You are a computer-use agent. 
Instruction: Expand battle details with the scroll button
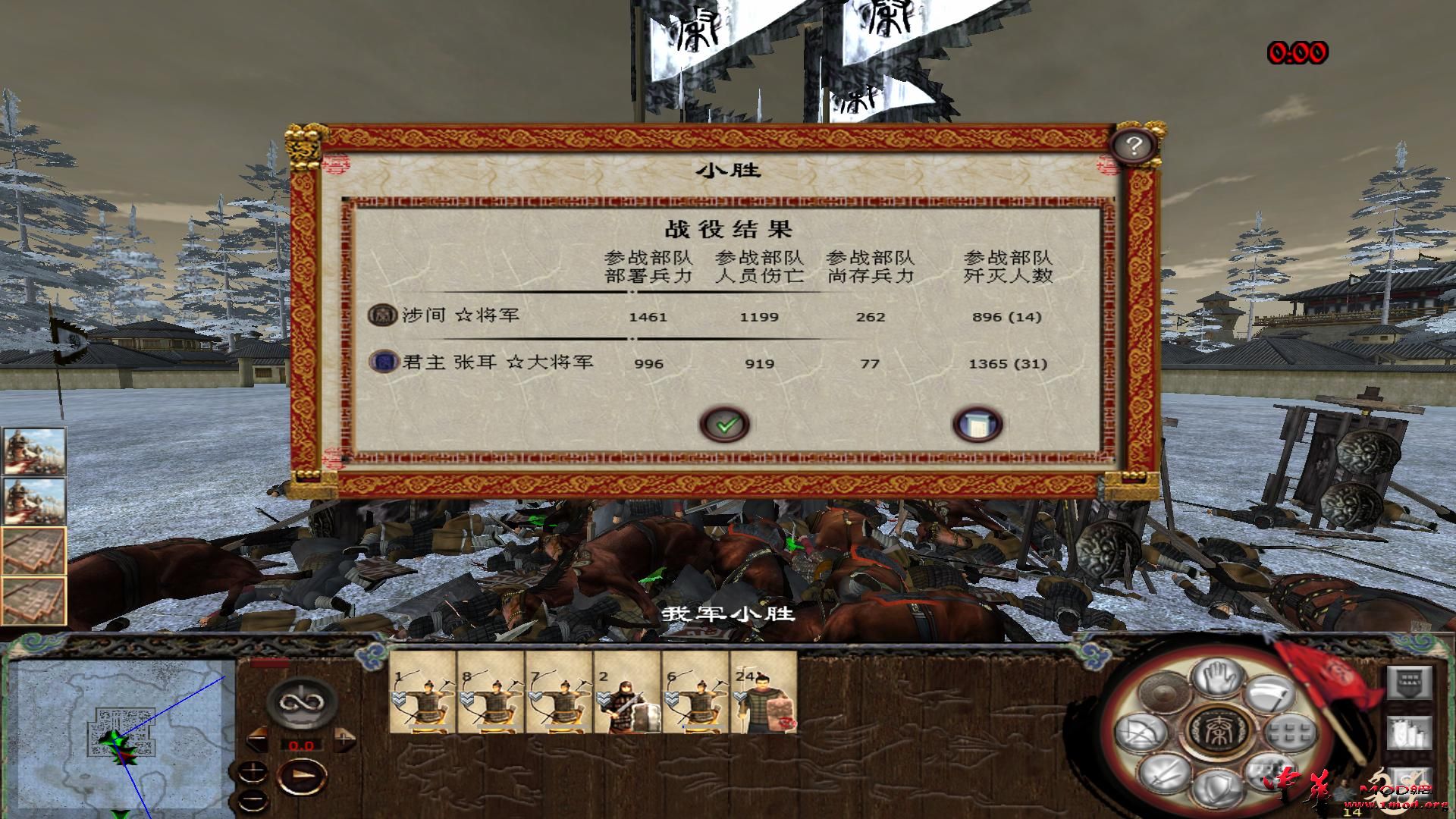978,425
